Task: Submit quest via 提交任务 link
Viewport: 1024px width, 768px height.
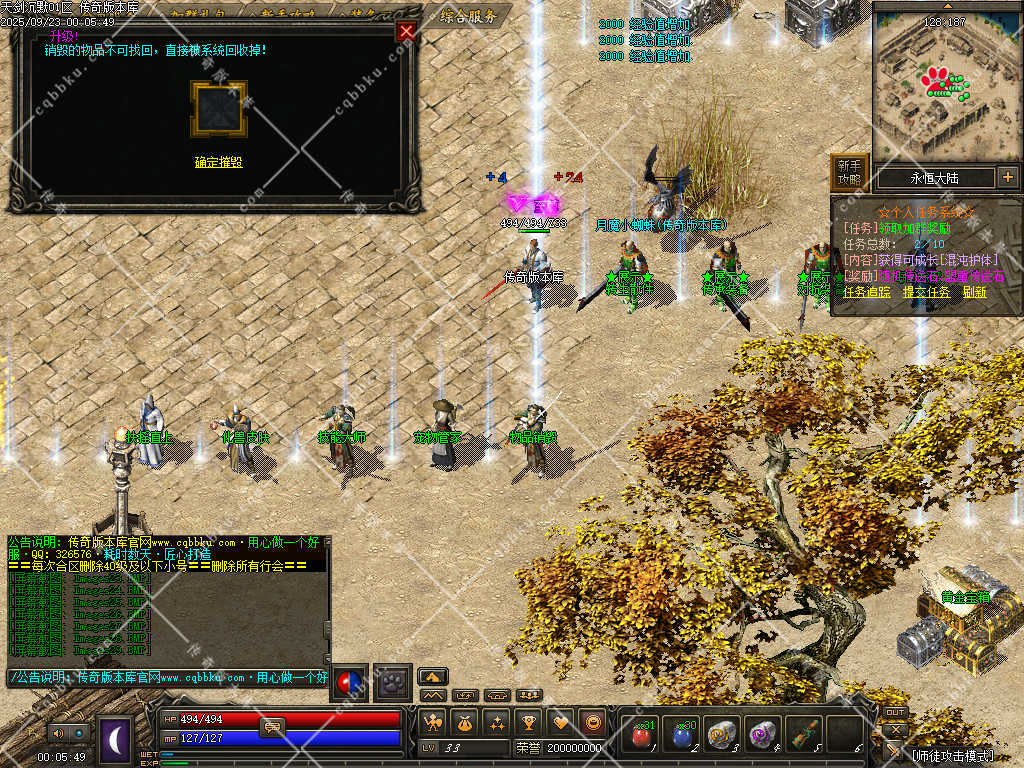Action: pos(926,293)
